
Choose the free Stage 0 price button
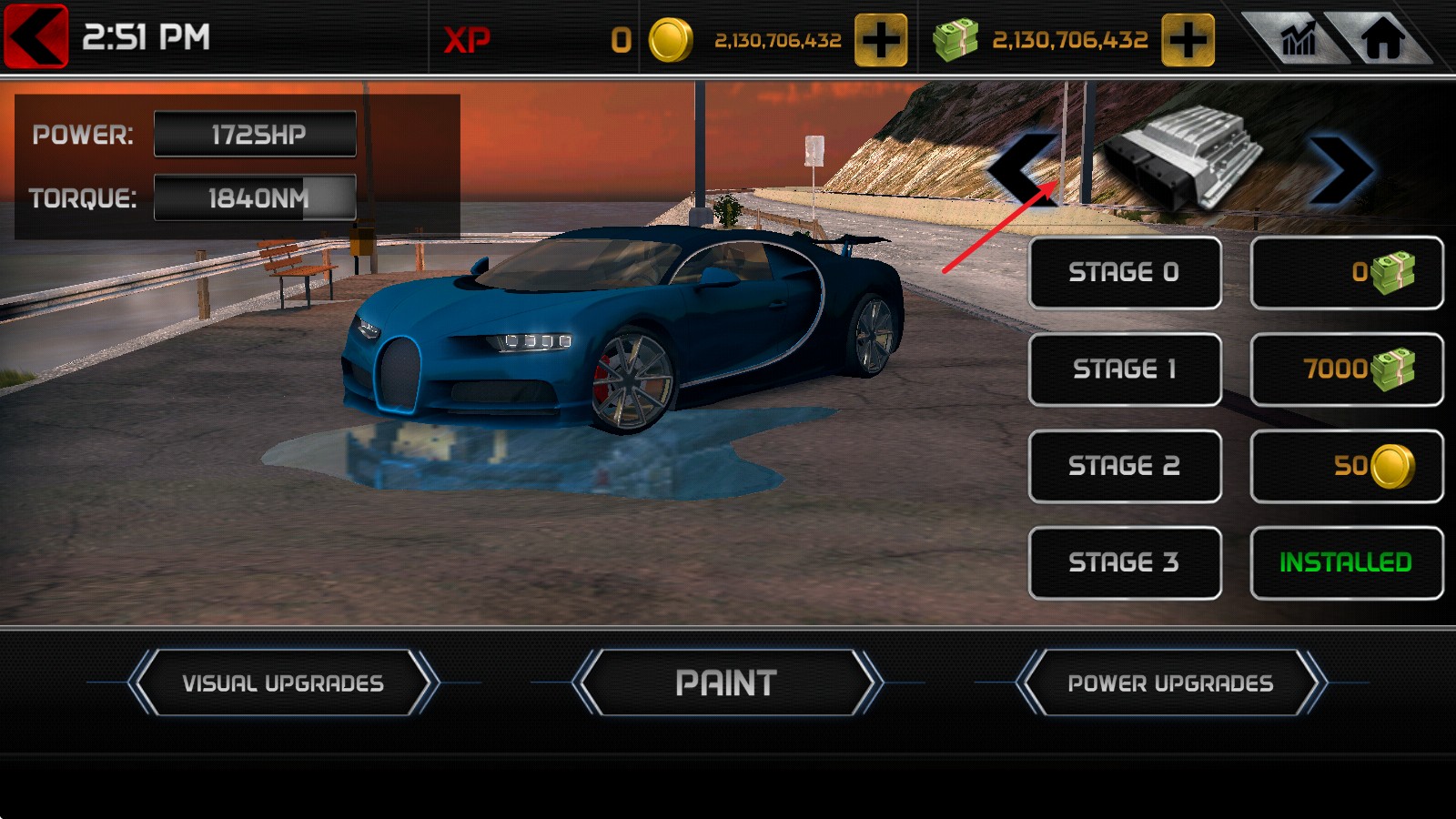1347,273
